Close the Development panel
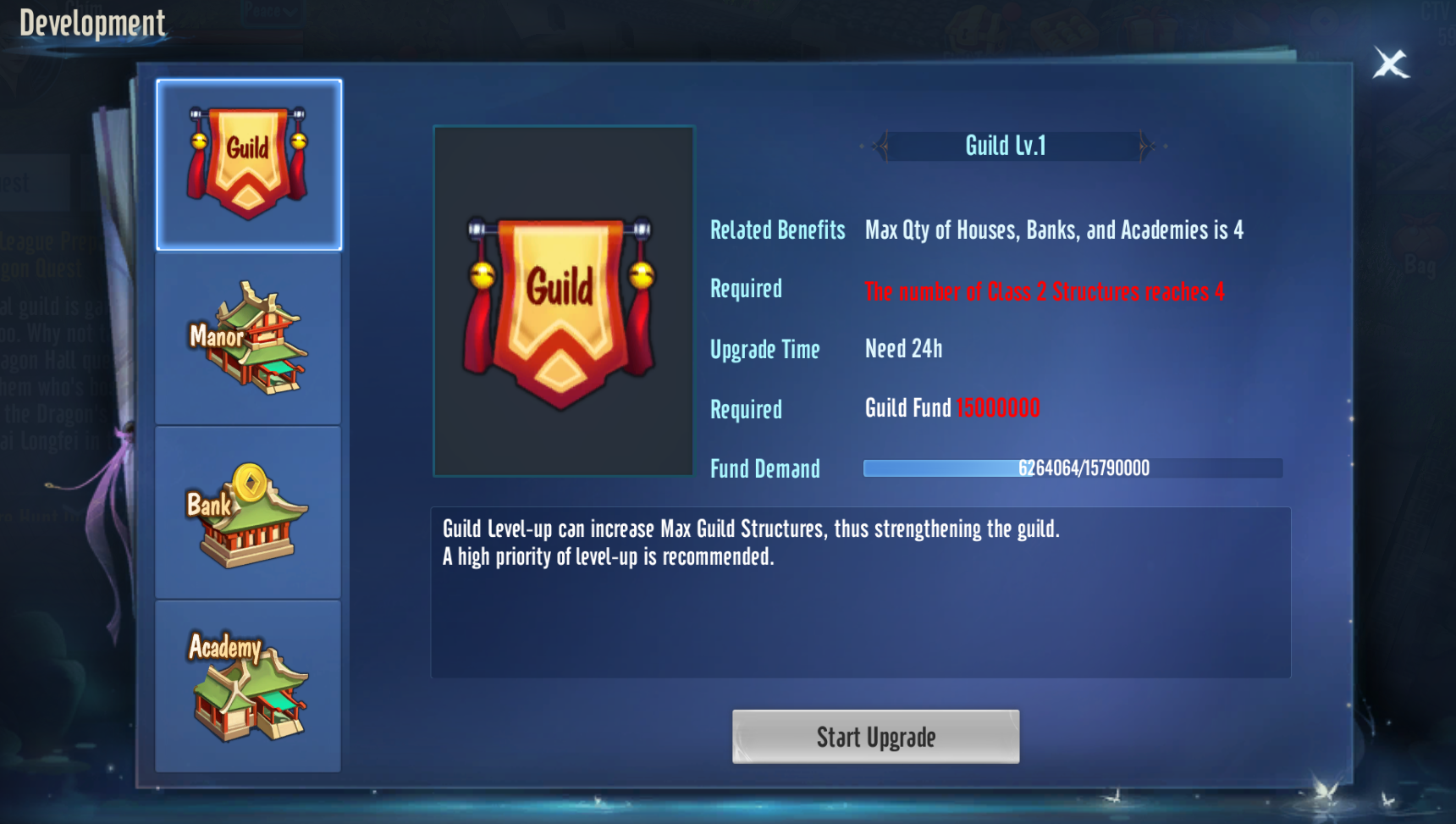The width and height of the screenshot is (1456, 824). 1391,64
